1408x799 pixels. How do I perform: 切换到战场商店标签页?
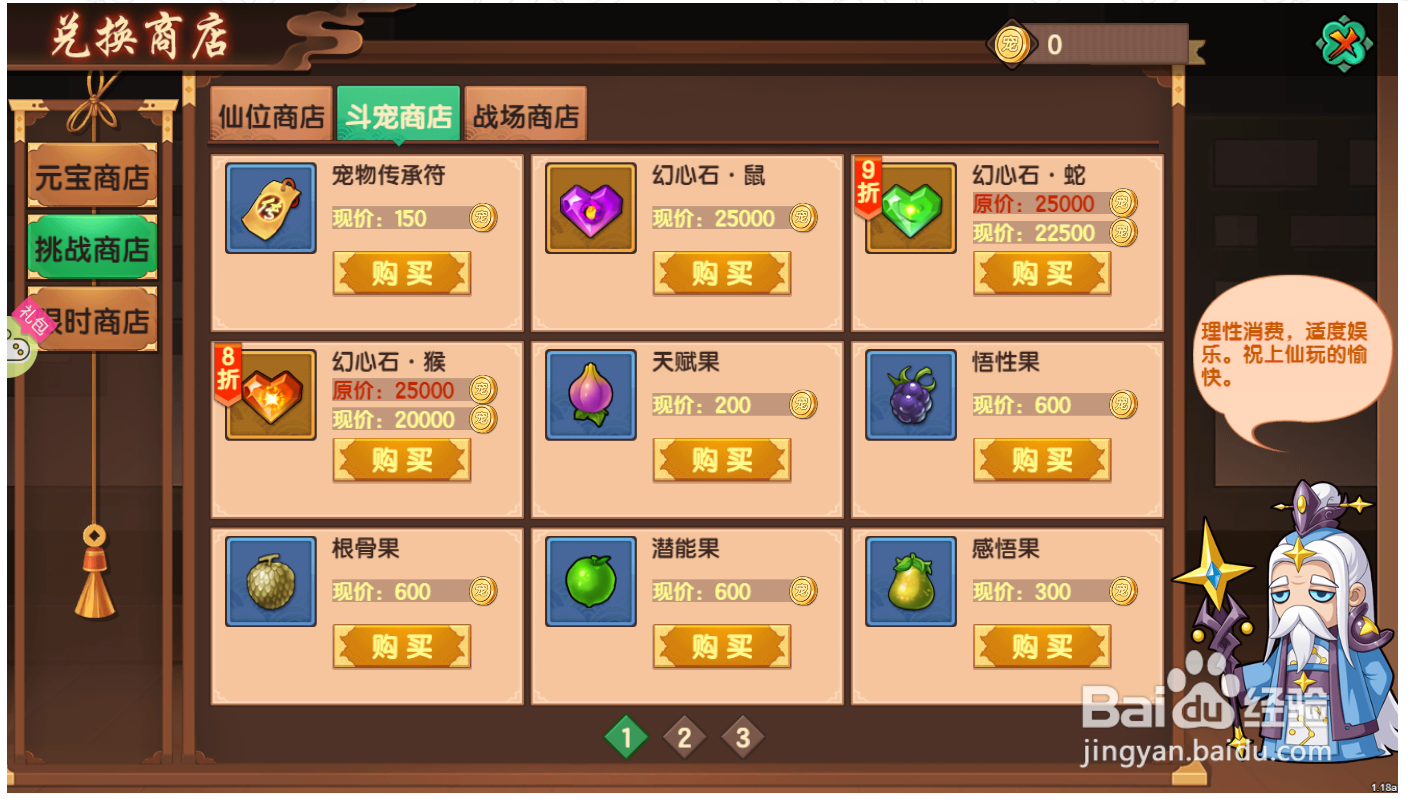tap(528, 114)
